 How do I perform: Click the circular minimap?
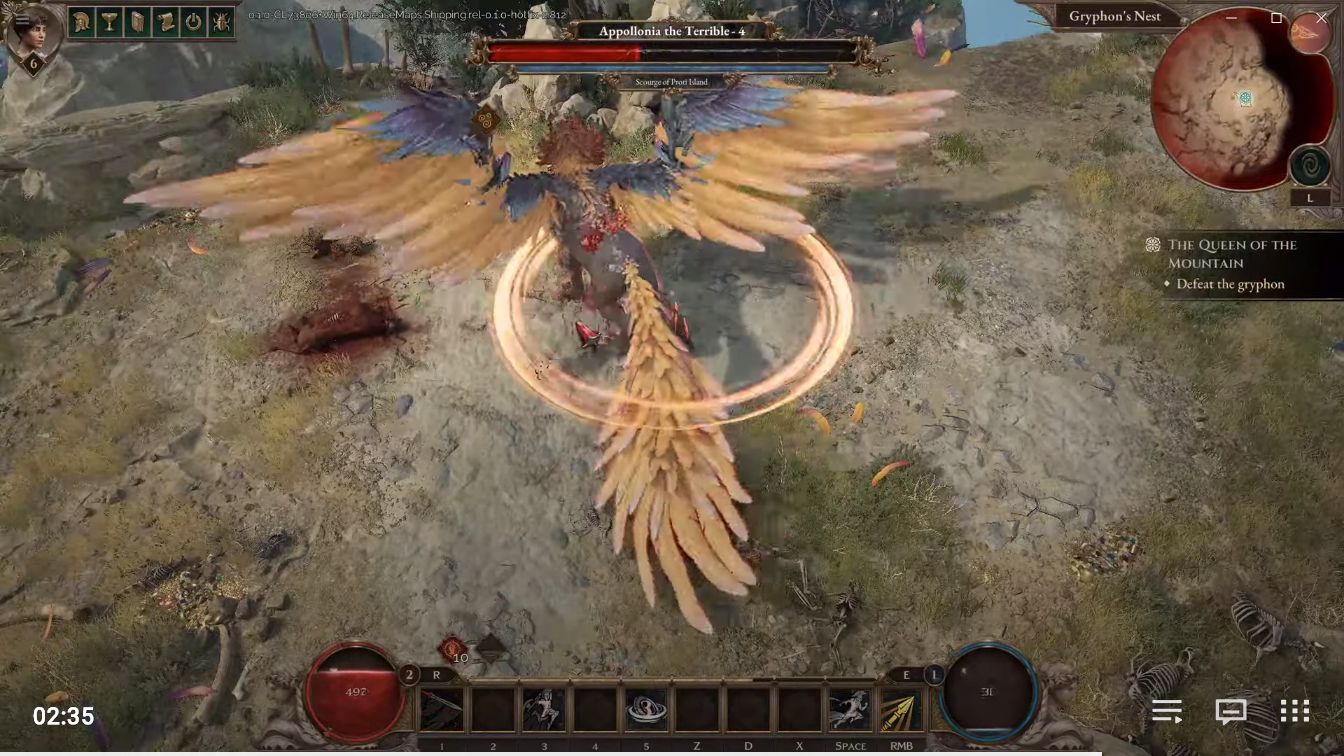pyautogui.click(x=1226, y=100)
